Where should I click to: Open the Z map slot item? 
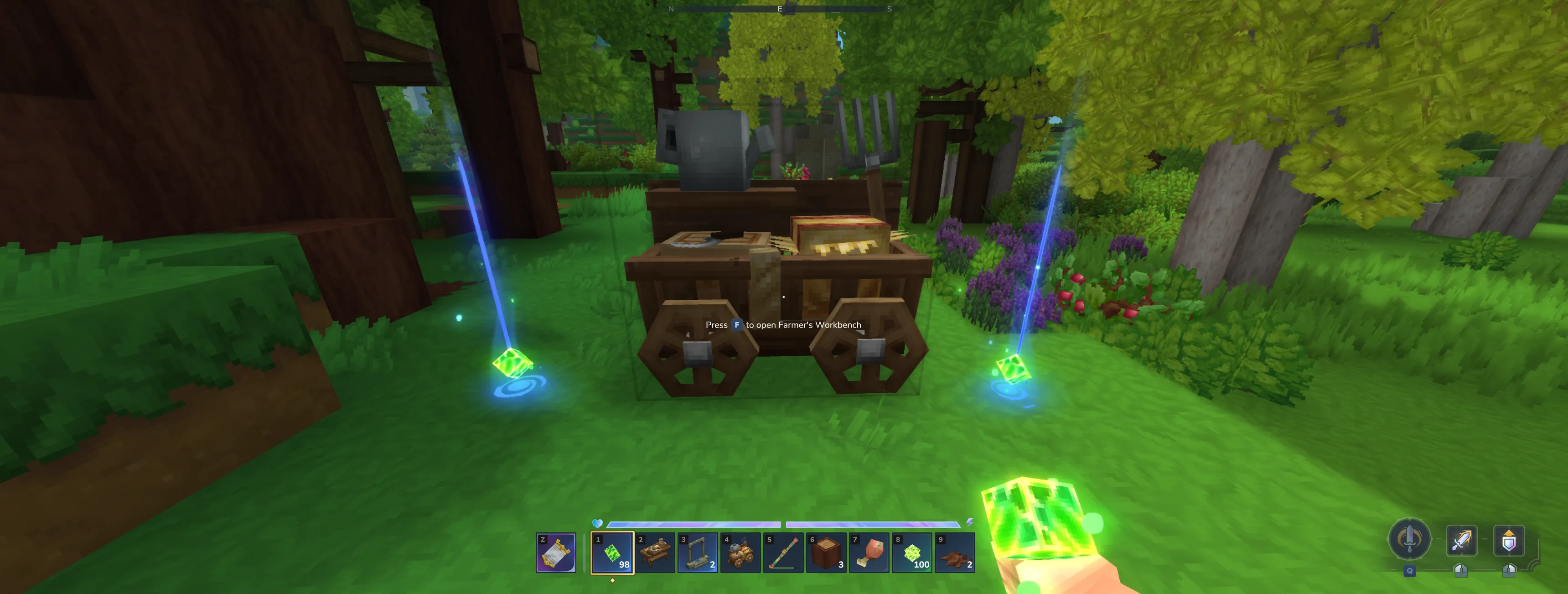coord(556,552)
